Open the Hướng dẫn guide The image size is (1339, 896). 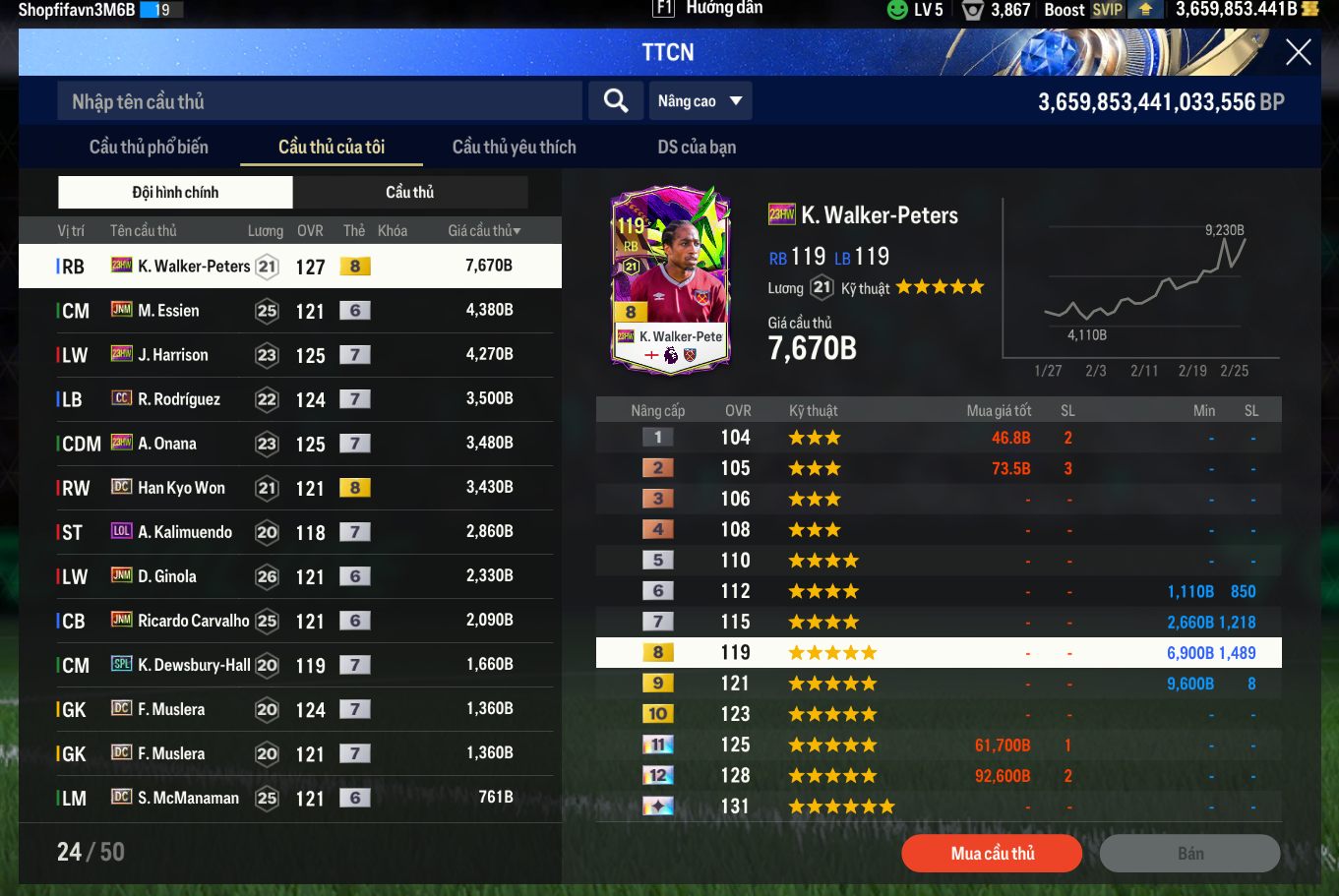708,9
